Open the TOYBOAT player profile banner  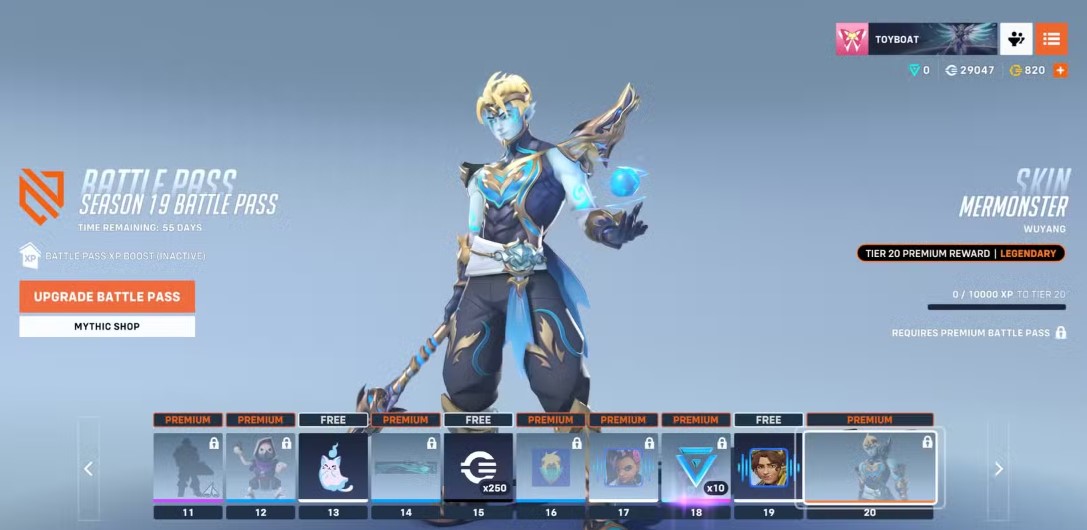[x=916, y=39]
